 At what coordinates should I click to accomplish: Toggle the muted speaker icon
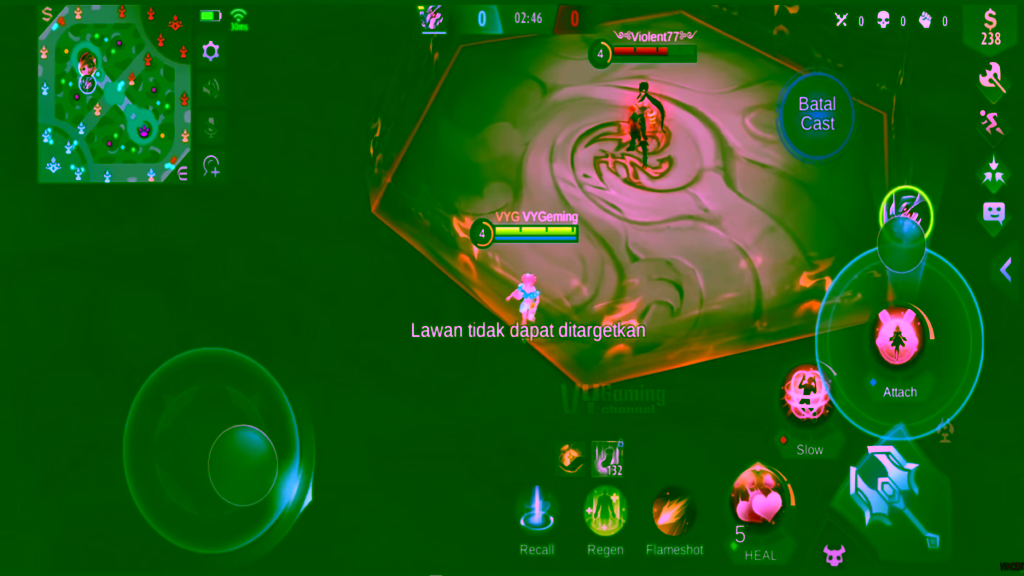(x=211, y=89)
